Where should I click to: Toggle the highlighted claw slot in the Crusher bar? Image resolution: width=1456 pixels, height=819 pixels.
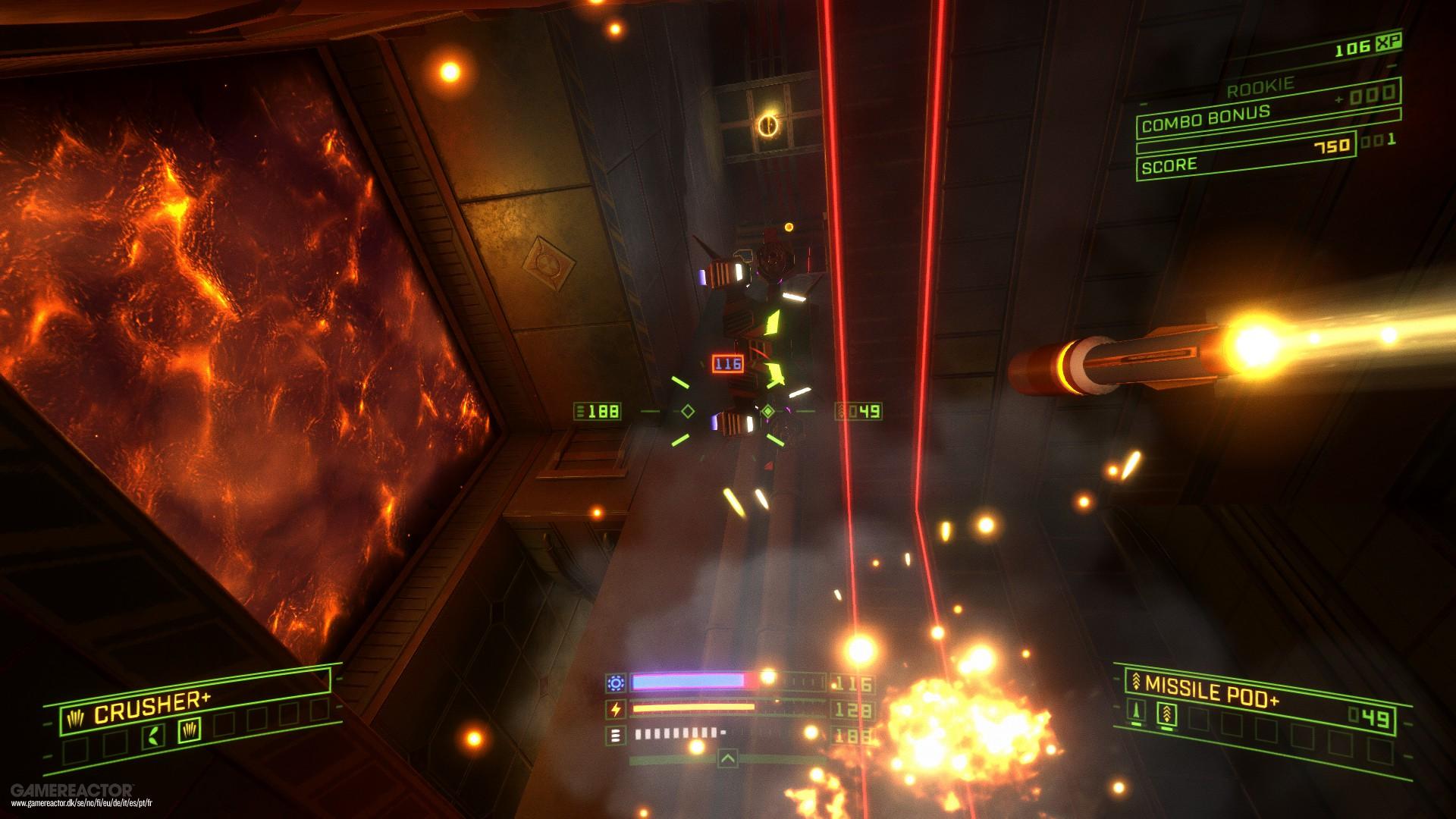point(190,730)
